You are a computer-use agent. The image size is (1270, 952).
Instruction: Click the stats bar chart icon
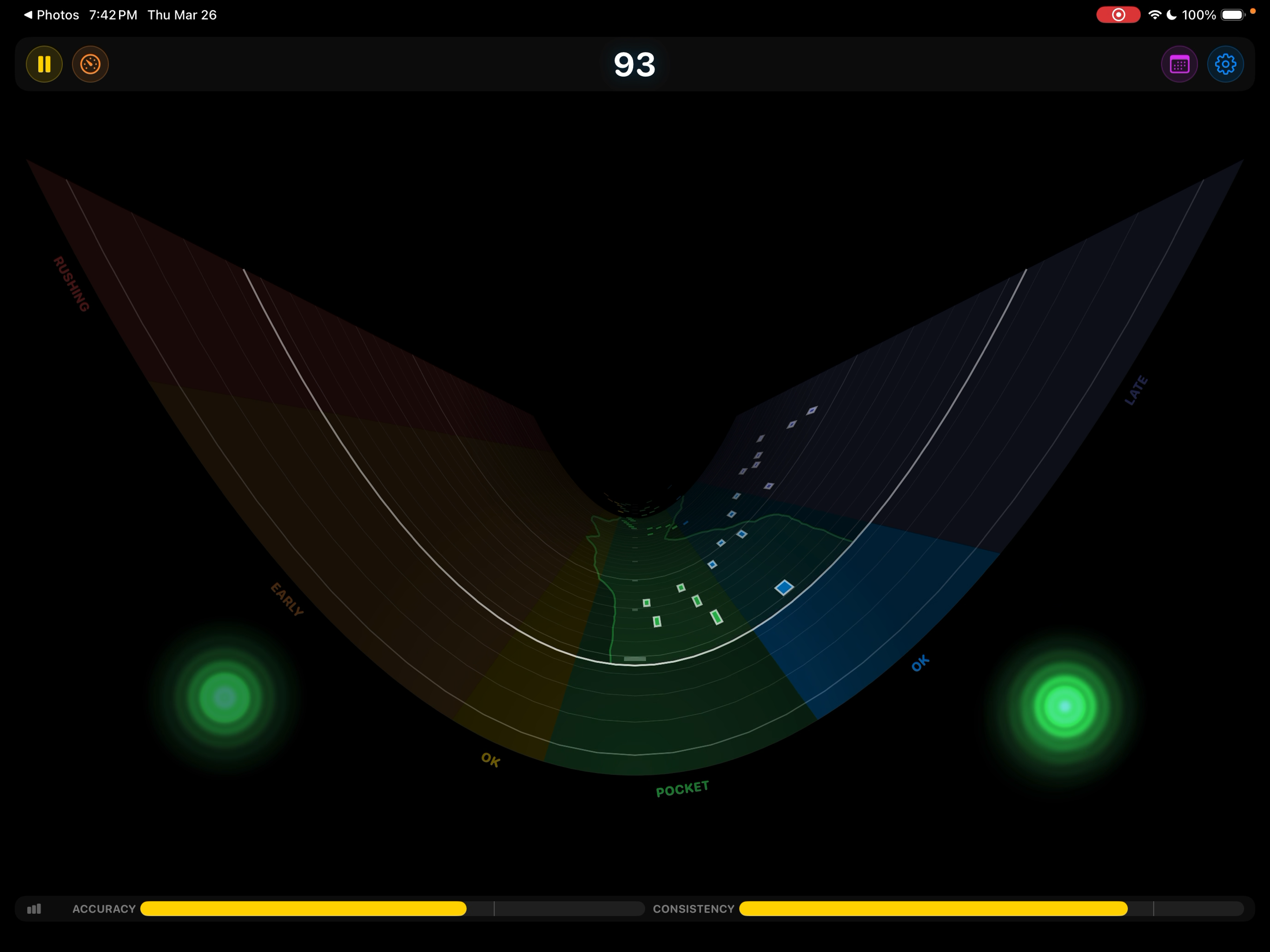tap(34, 909)
